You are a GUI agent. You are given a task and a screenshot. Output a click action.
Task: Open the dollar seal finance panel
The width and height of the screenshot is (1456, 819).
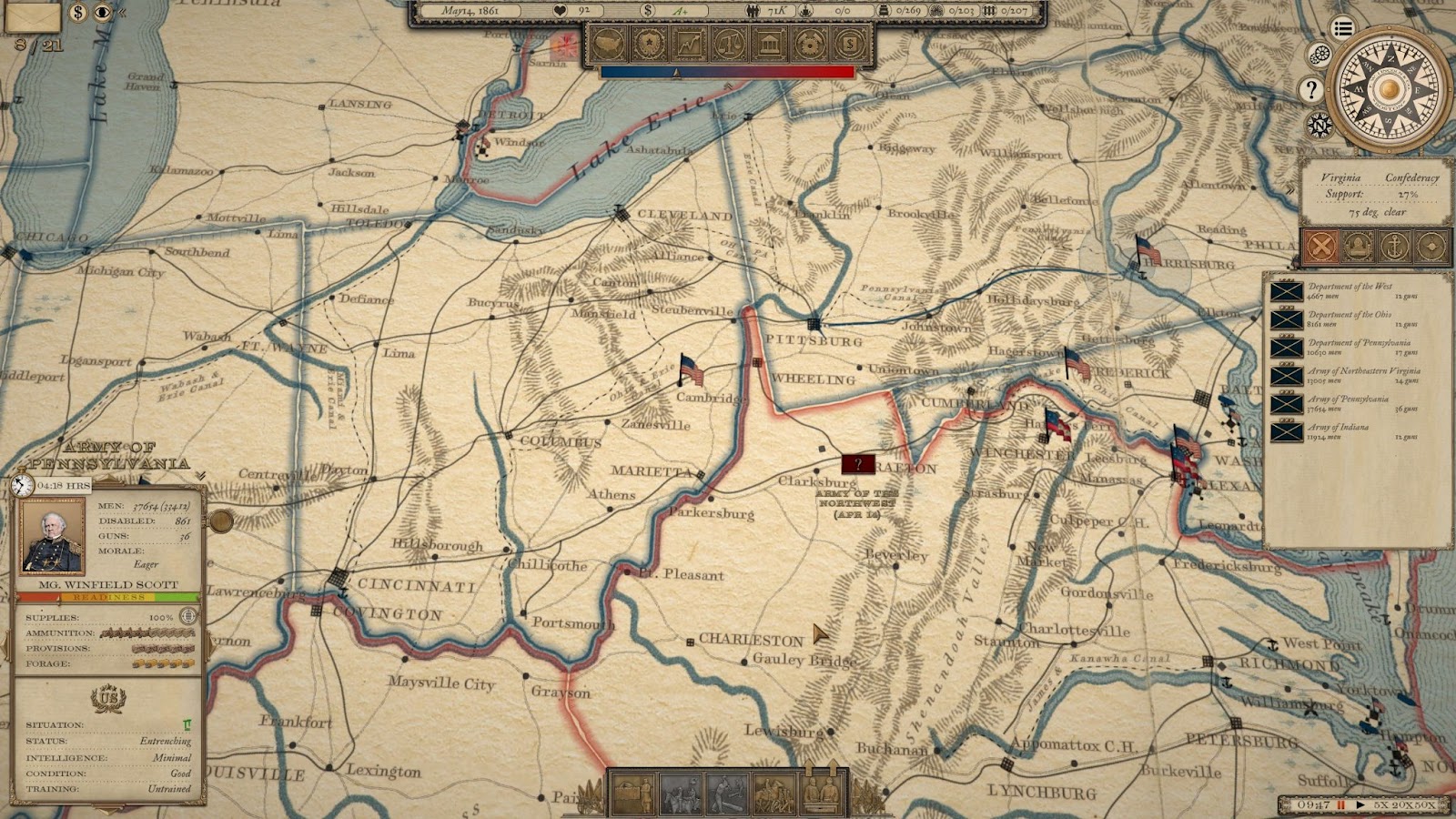(849, 43)
